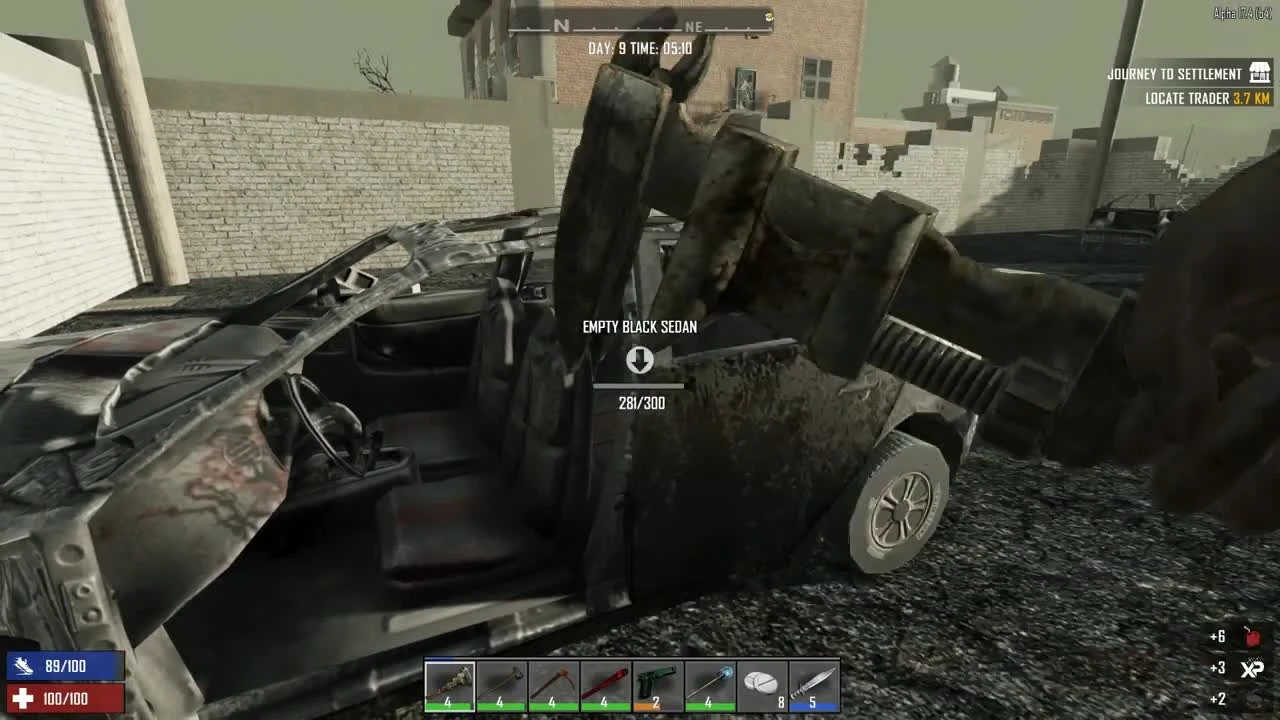Image resolution: width=1280 pixels, height=720 pixels.
Task: Select the iron pickaxe in the hotbar
Action: point(552,685)
